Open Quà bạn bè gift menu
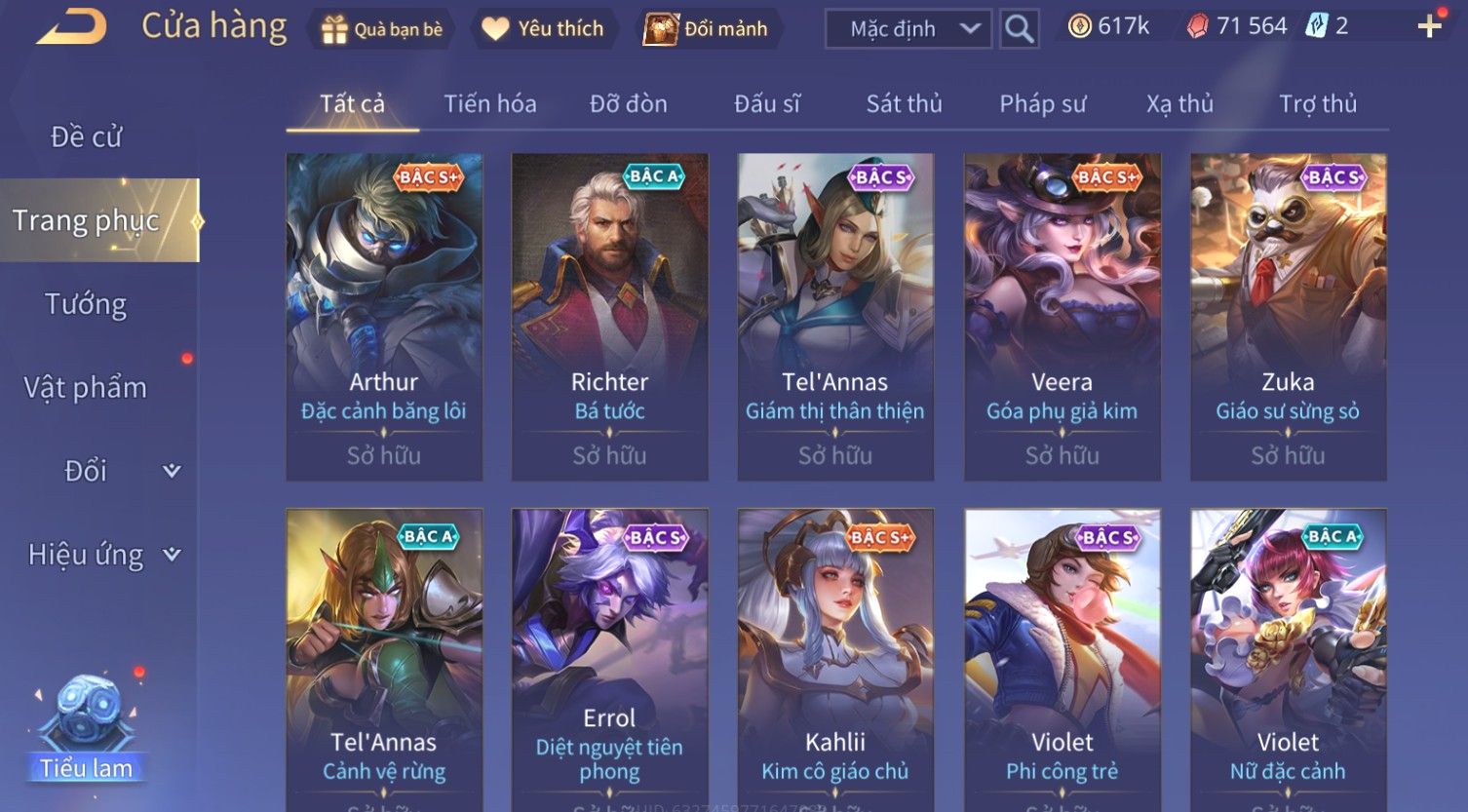Screen dimensions: 1468x812 382,29
